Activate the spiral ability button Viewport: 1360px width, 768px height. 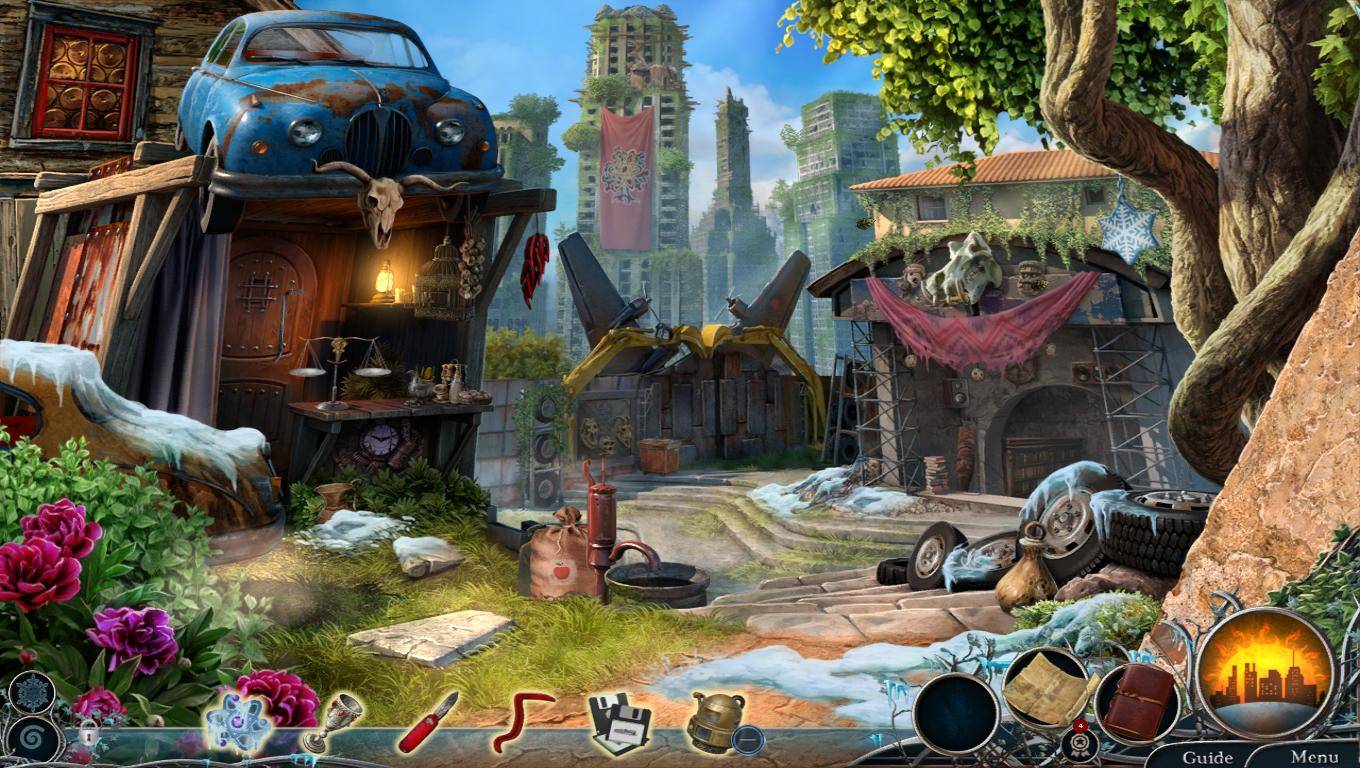[36, 740]
